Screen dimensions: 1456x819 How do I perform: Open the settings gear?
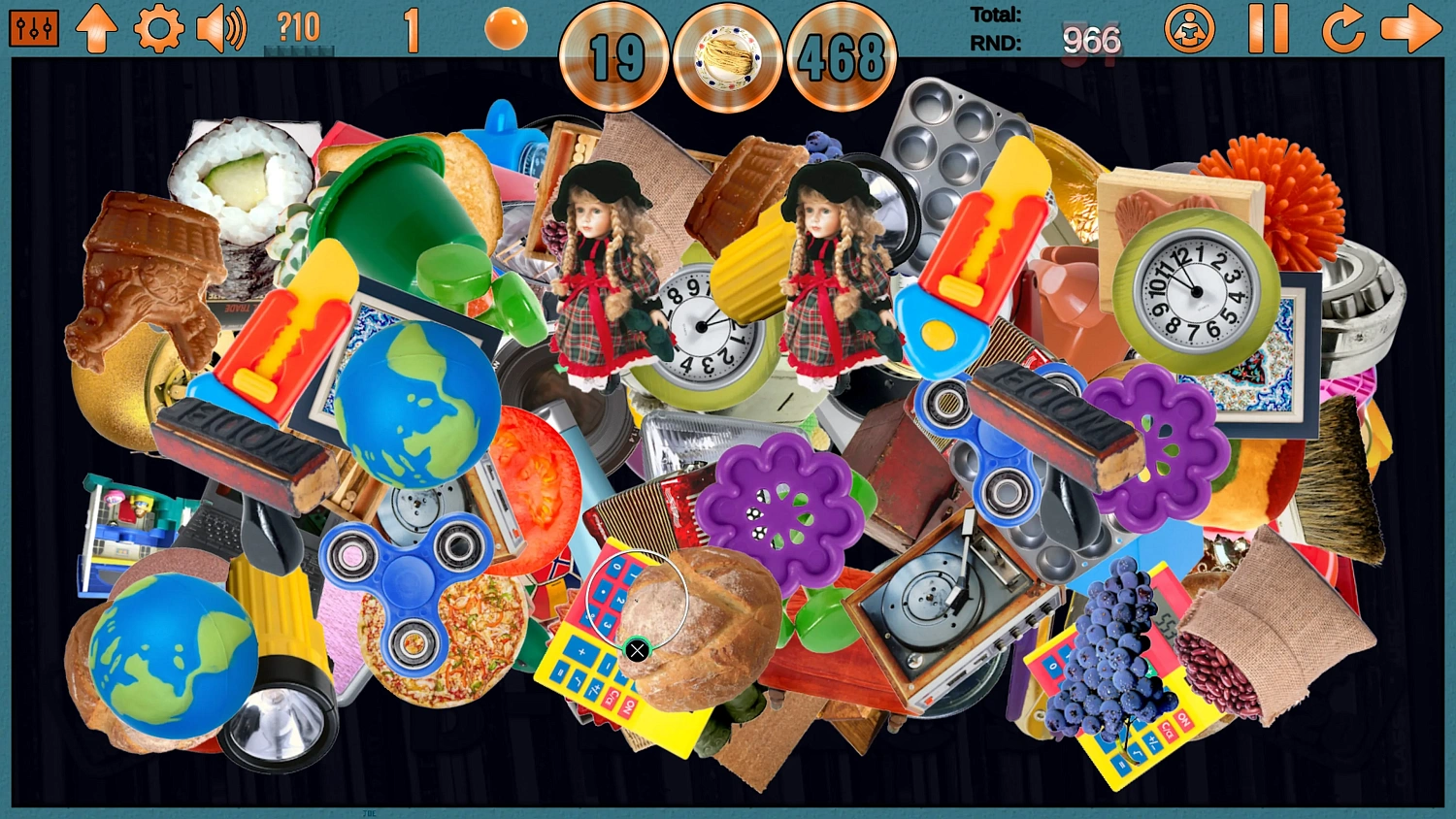pos(158,28)
